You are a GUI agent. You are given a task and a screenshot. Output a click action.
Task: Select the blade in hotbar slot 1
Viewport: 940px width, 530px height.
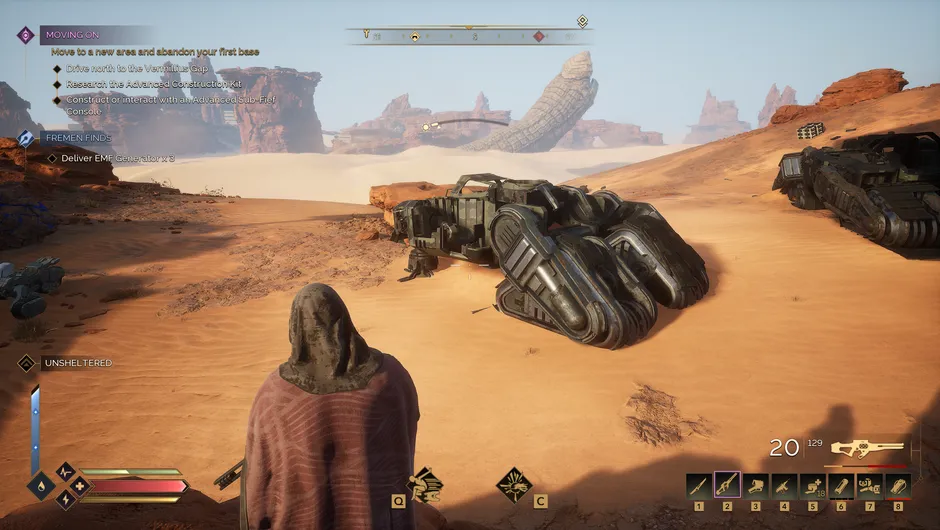click(698, 486)
